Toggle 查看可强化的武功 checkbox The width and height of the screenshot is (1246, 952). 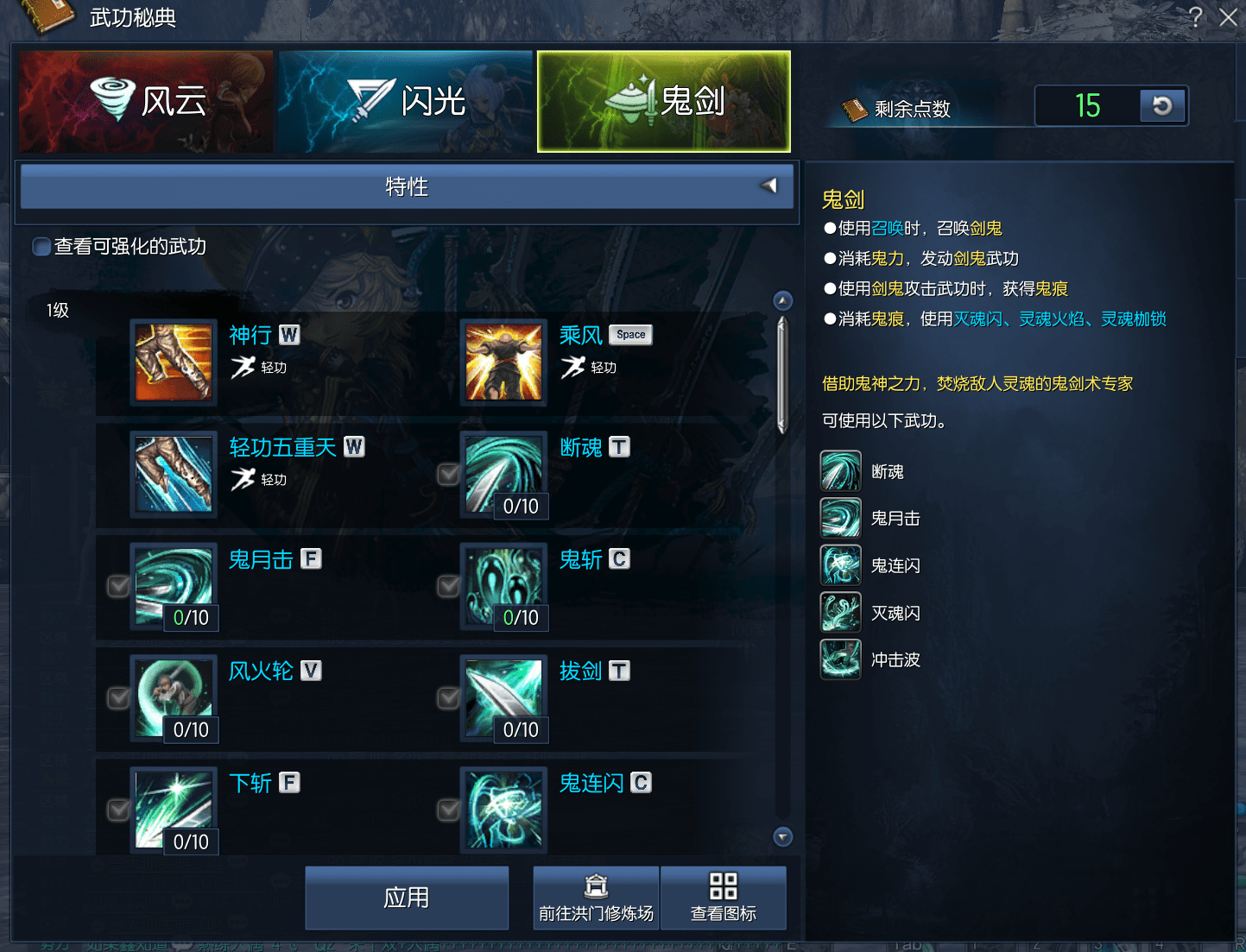click(x=41, y=248)
